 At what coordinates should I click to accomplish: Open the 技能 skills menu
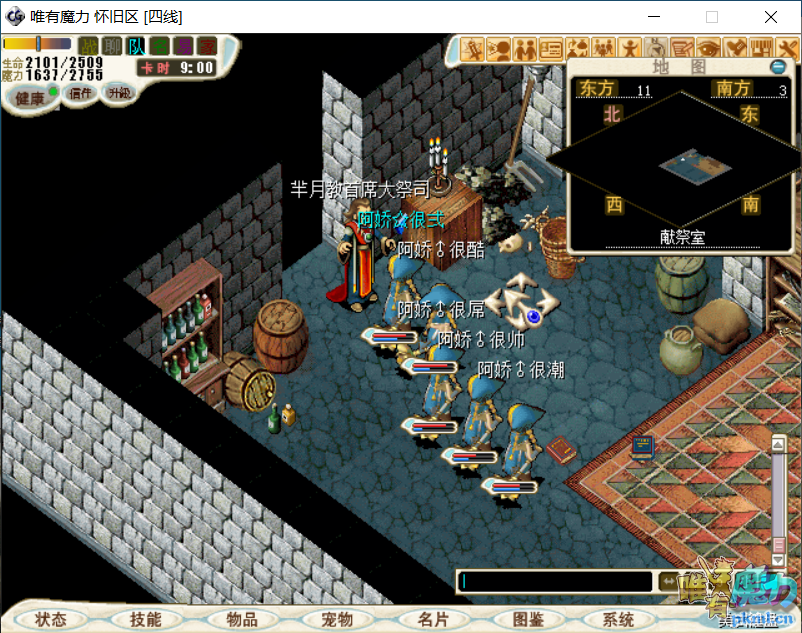click(145, 620)
